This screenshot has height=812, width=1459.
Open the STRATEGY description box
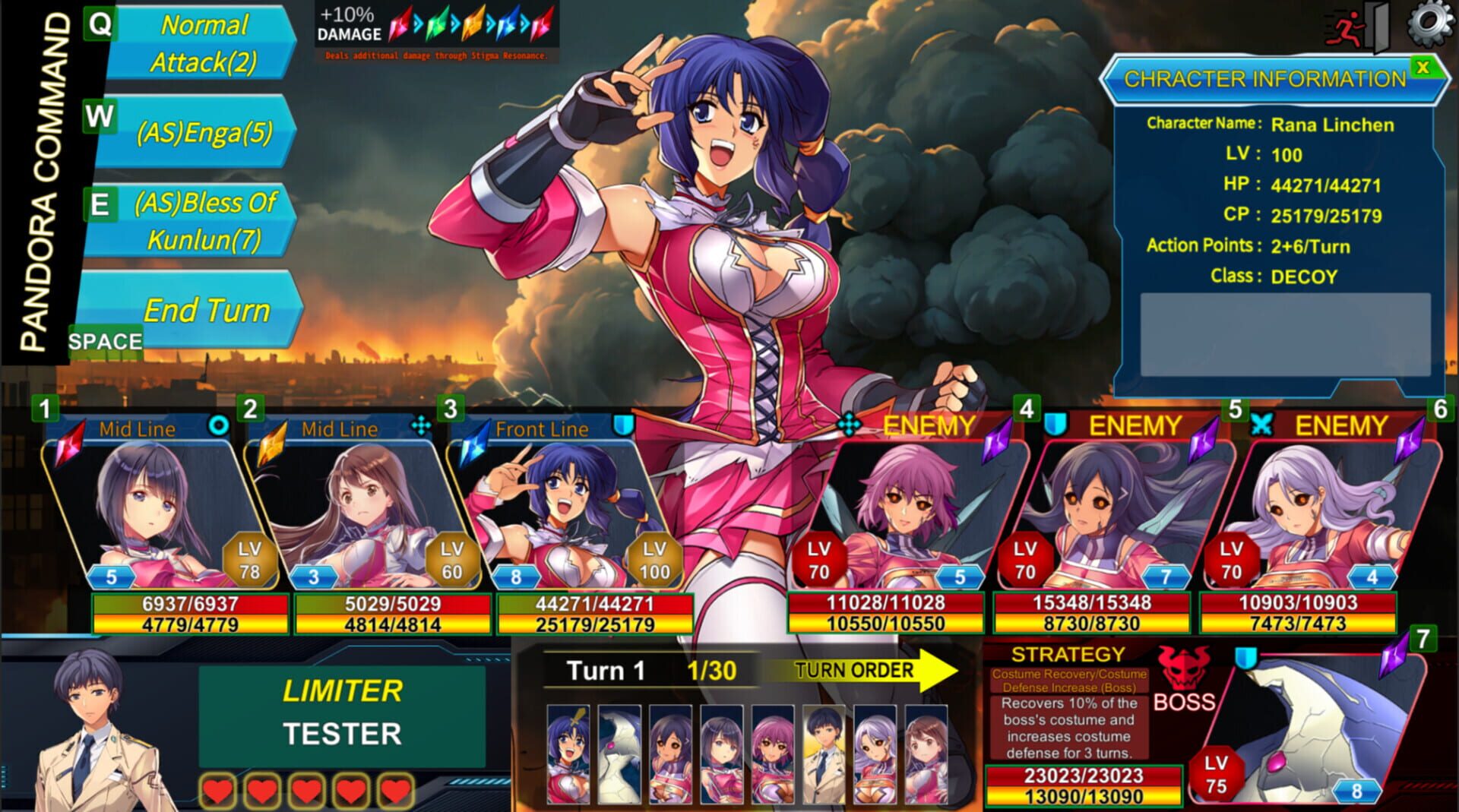[1068, 729]
